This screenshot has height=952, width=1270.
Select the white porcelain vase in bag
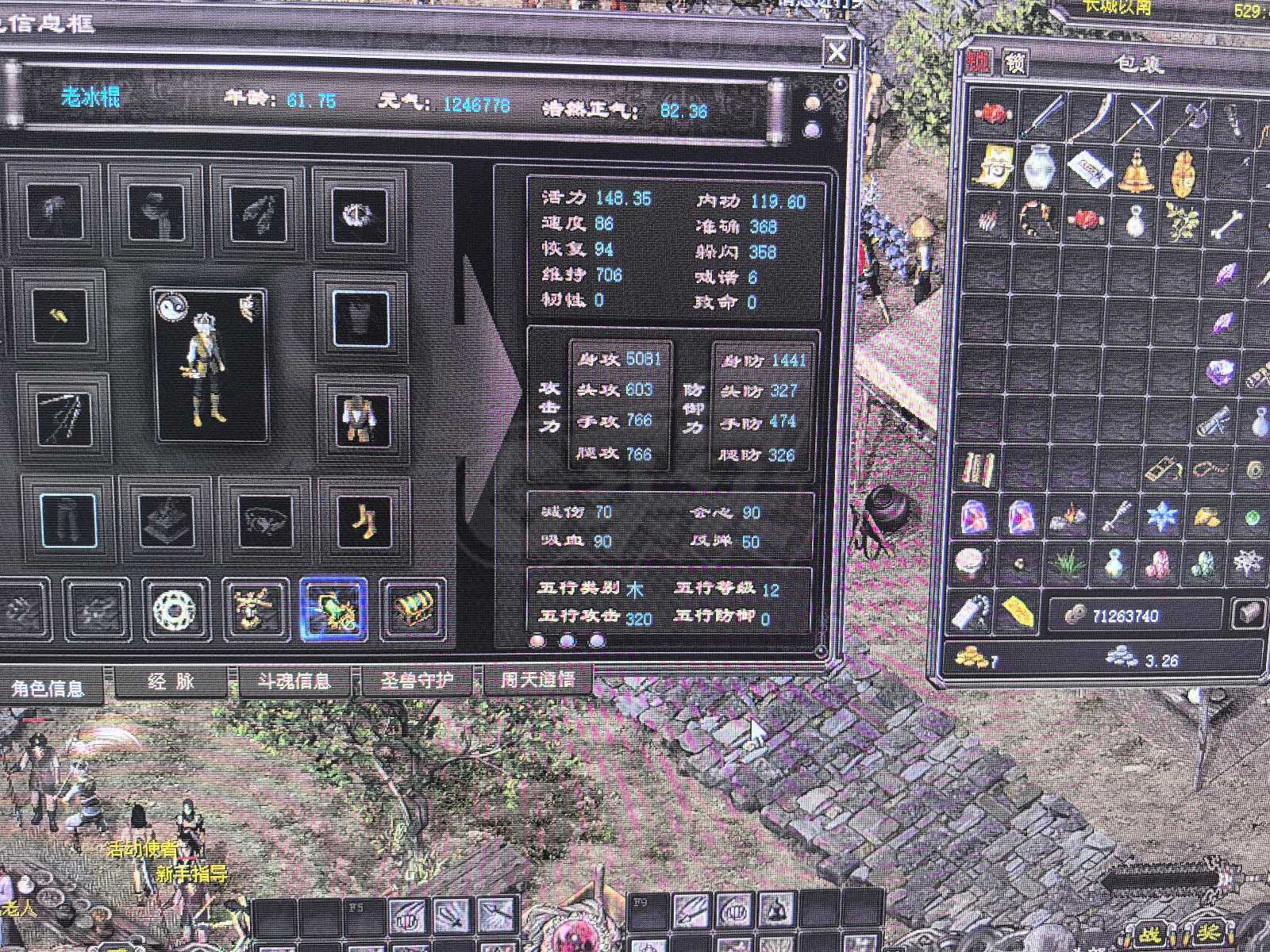pyautogui.click(x=1038, y=167)
